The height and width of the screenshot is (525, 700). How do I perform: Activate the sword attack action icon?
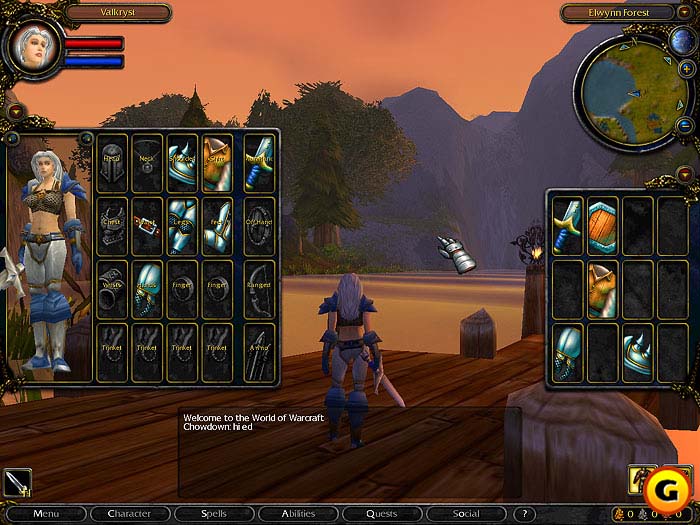[x=17, y=483]
